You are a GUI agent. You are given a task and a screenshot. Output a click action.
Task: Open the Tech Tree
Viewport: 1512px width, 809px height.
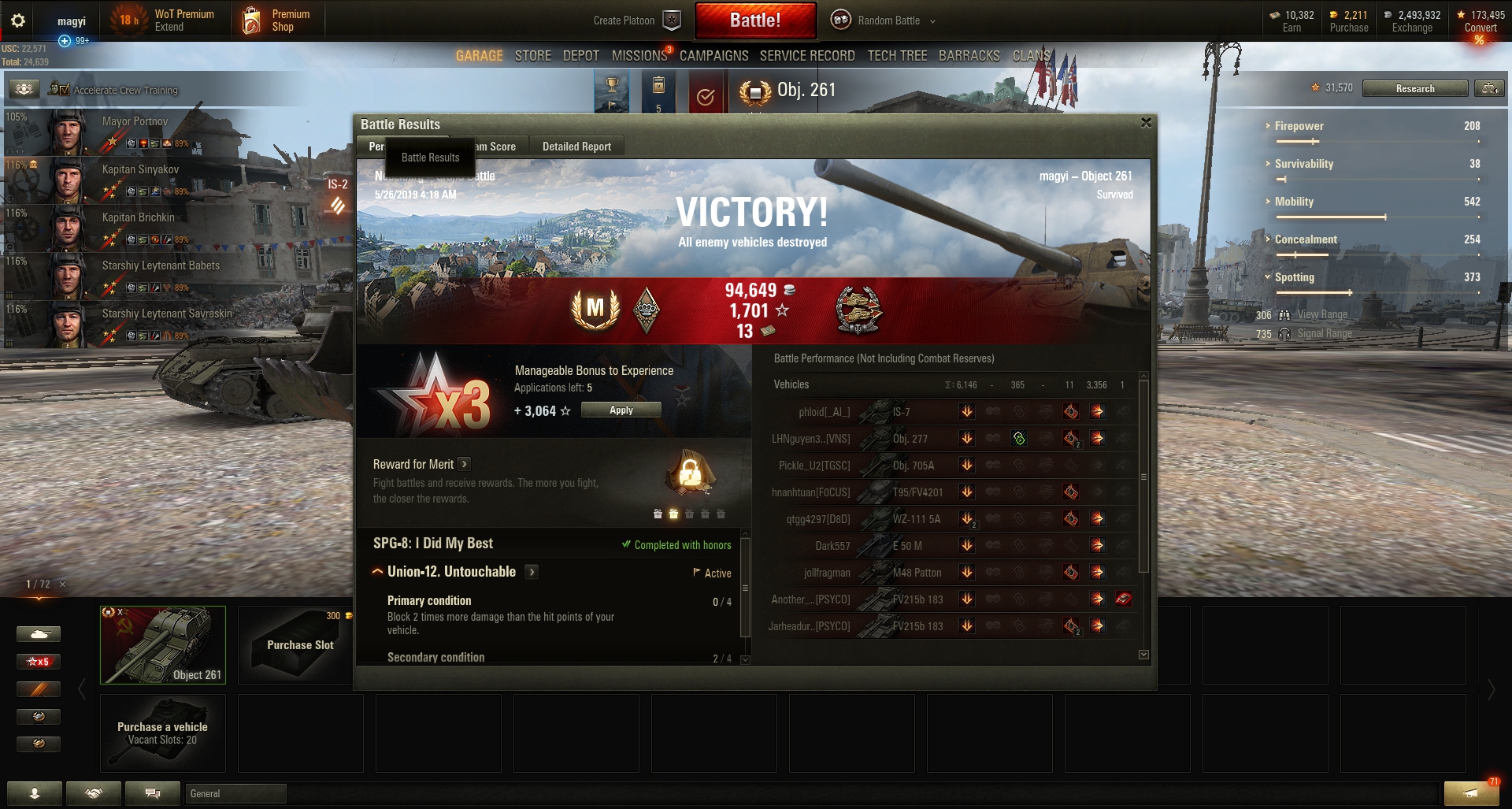click(897, 56)
